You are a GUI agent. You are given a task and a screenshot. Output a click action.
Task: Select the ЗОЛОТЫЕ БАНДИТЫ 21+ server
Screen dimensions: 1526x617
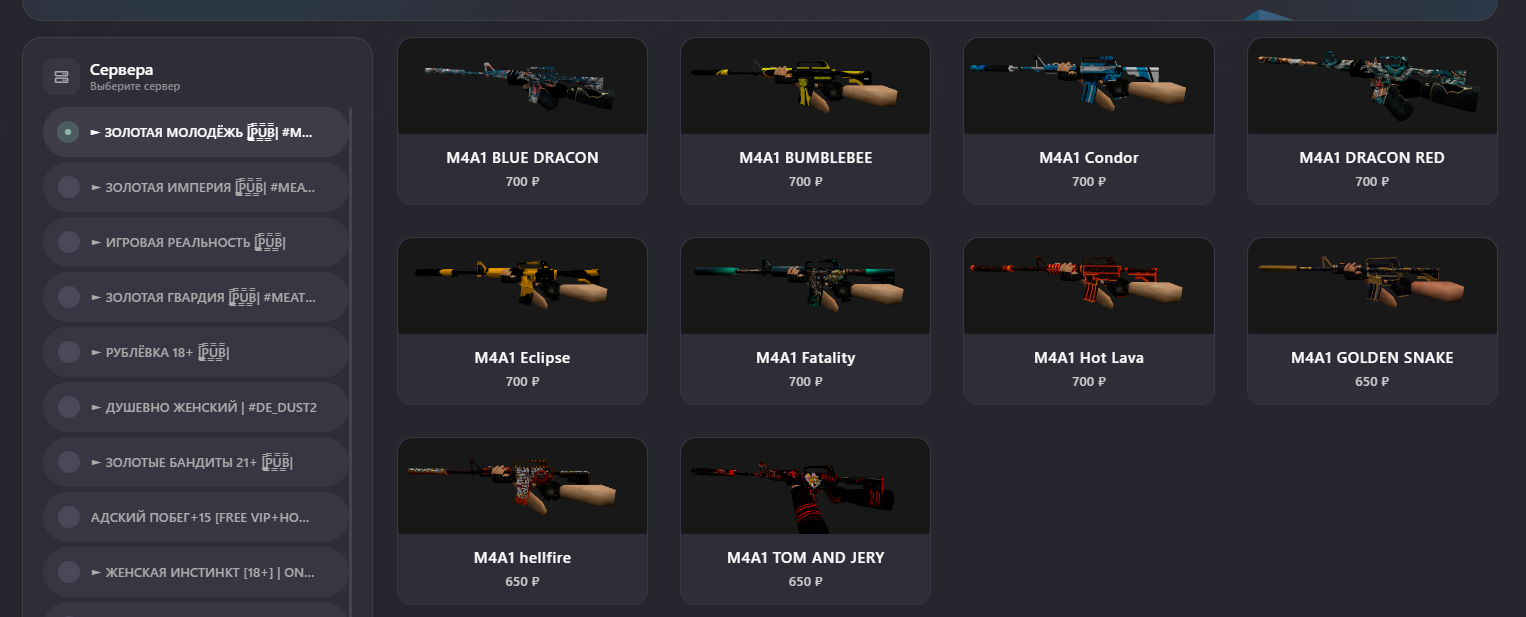(196, 462)
